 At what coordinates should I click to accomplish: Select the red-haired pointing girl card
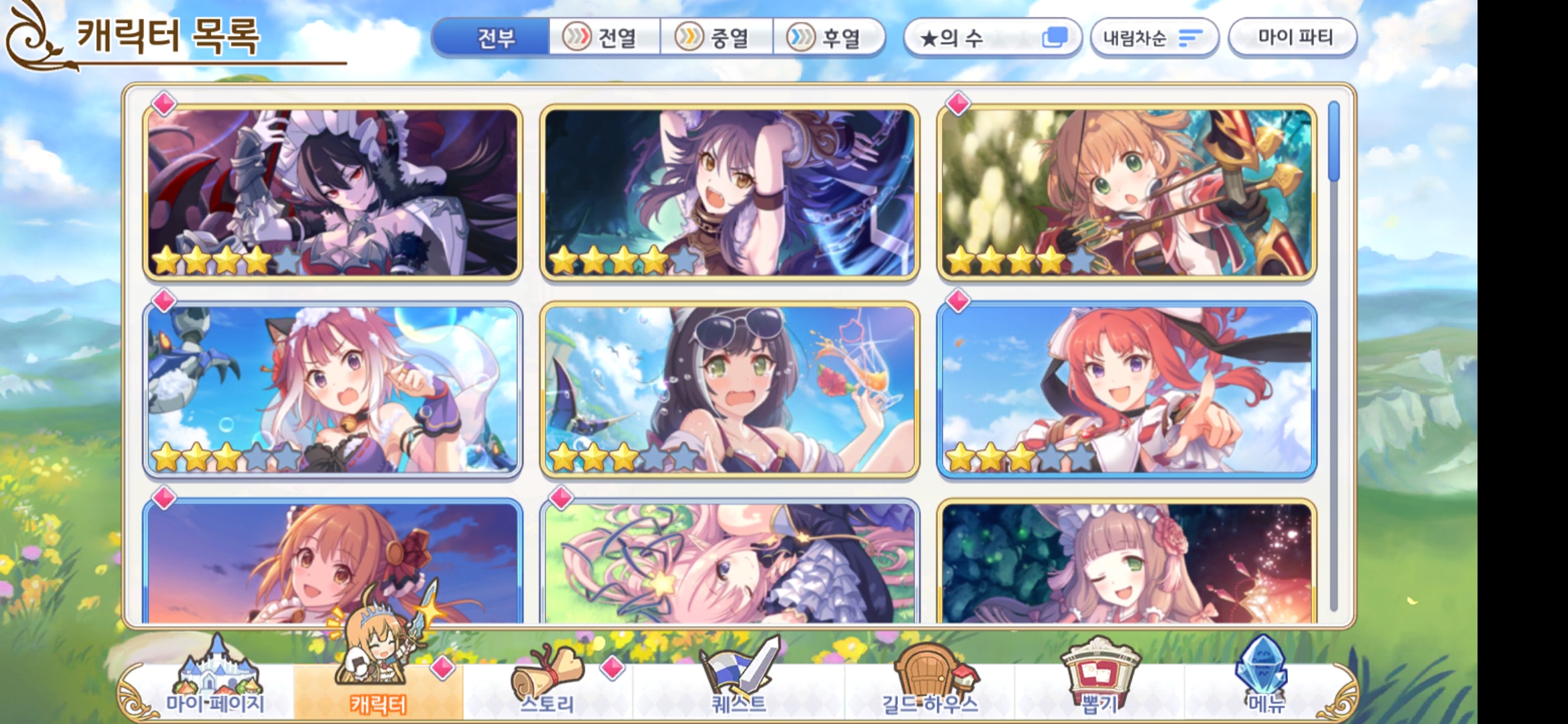click(1126, 389)
